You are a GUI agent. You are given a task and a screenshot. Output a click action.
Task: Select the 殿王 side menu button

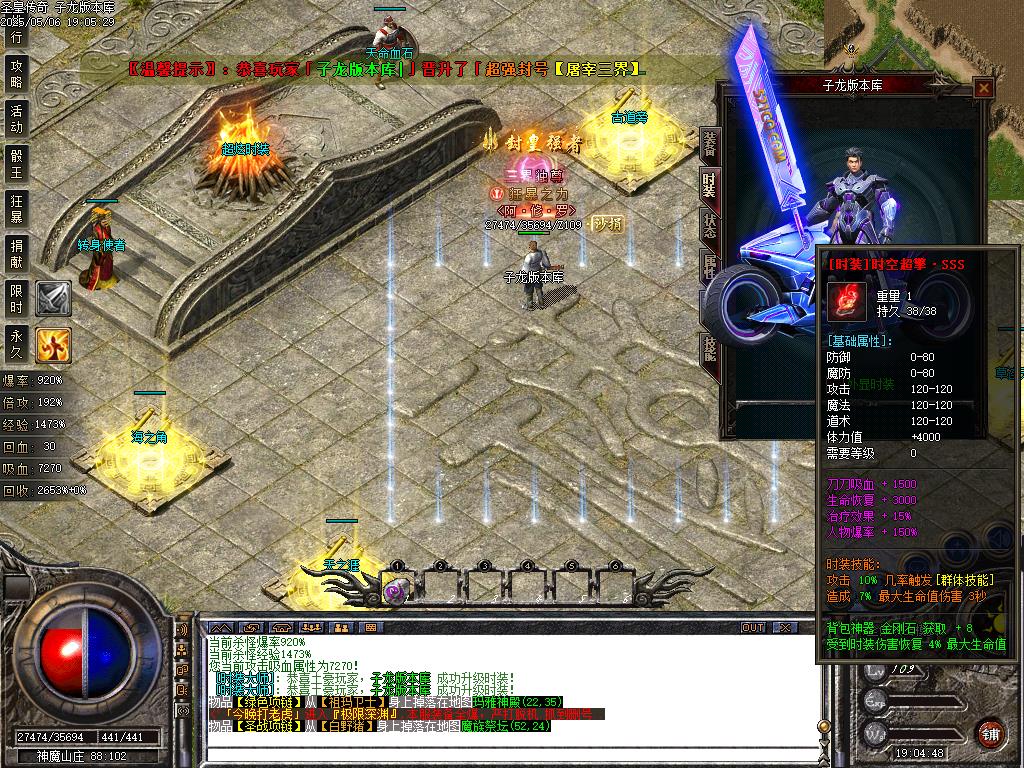coord(16,163)
